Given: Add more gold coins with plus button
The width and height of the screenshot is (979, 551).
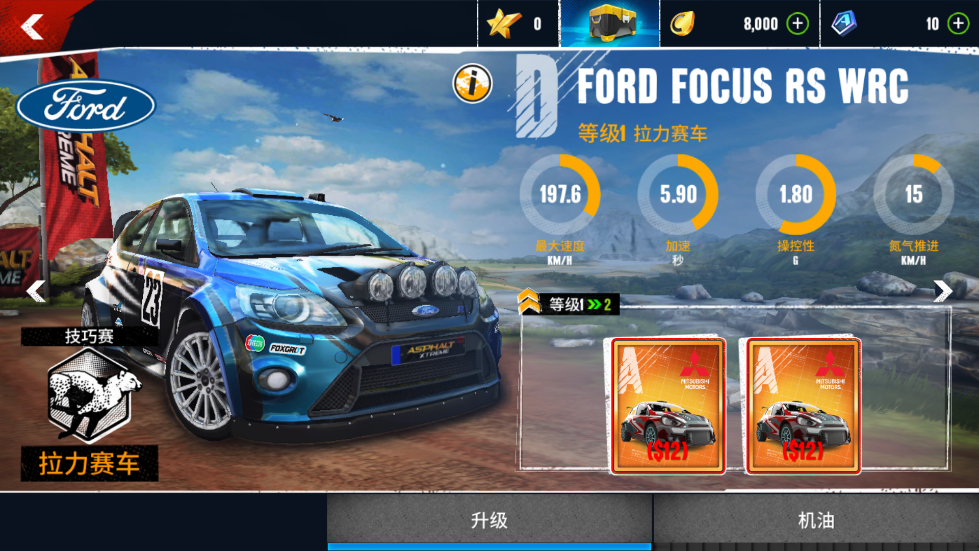Looking at the screenshot, I should click(797, 24).
